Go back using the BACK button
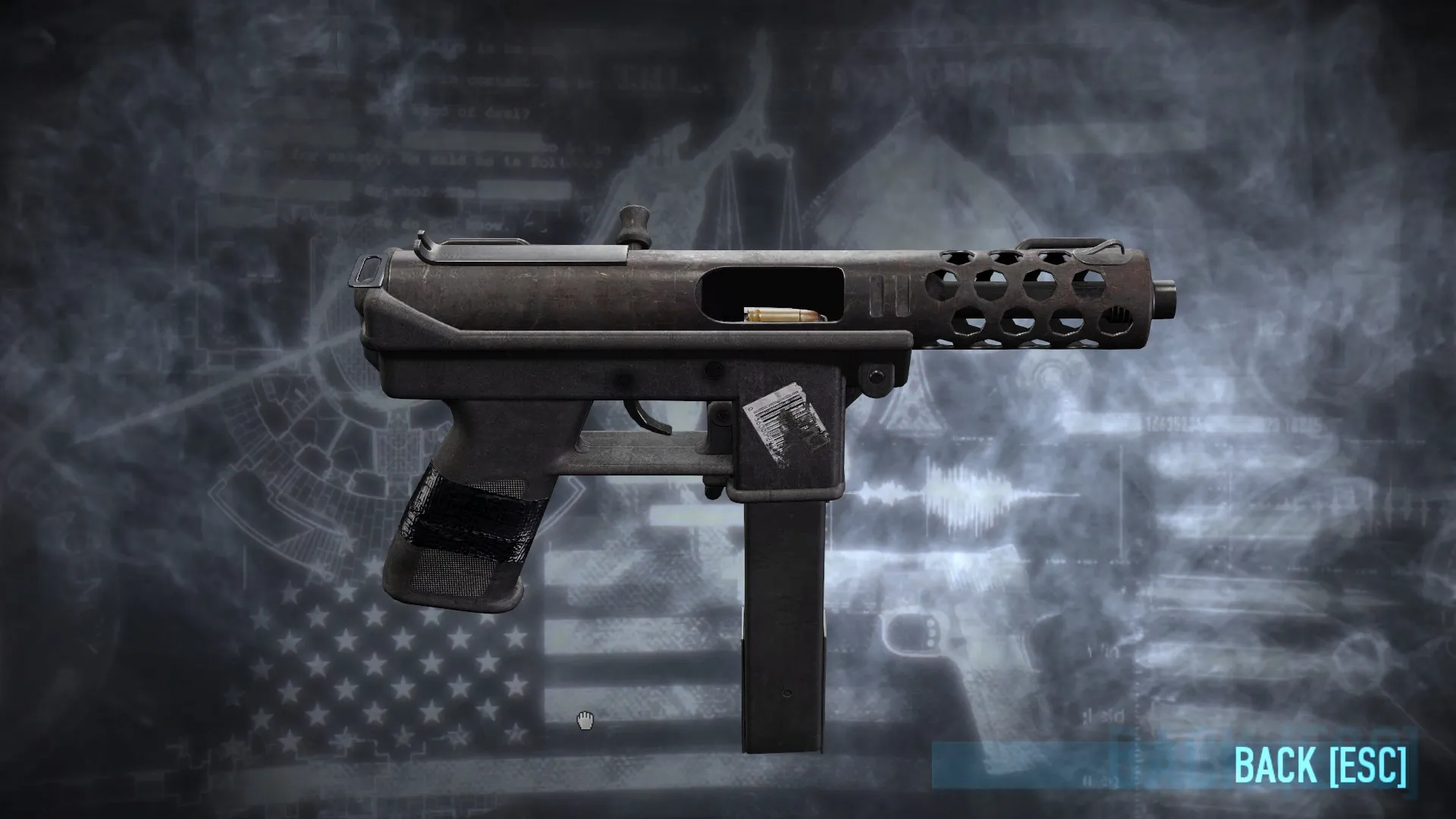 point(1319,765)
